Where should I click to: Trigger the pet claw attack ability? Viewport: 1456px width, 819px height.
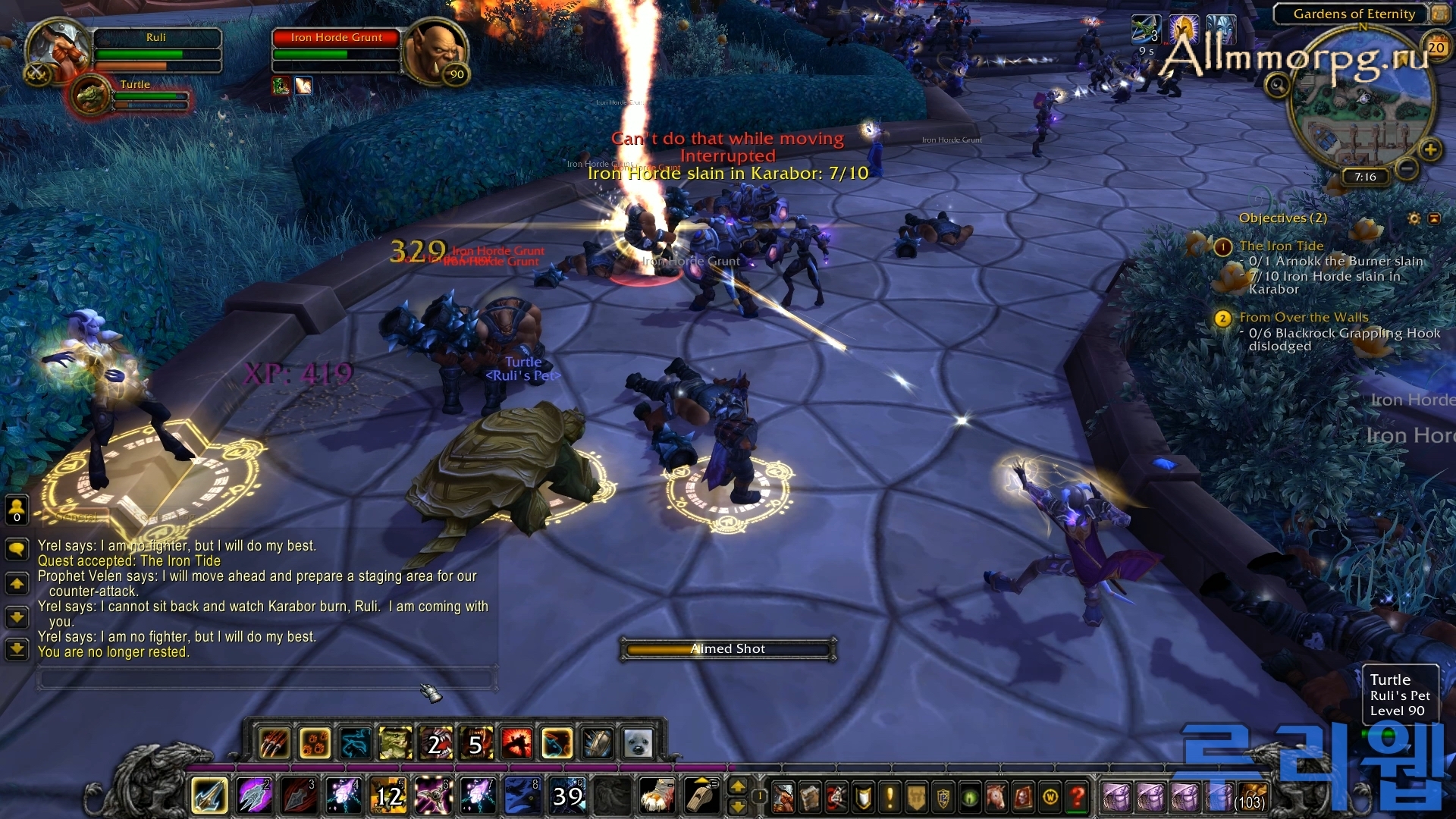(x=275, y=744)
